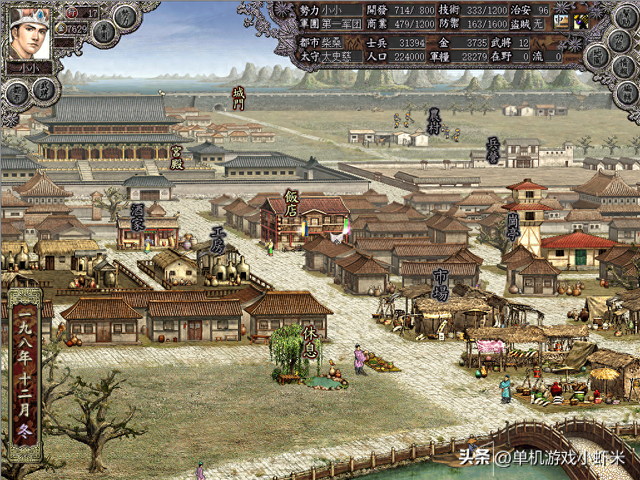640x480 pixels.
Task: Go to the 兵營 barracks
Action: pyautogui.click(x=492, y=150)
